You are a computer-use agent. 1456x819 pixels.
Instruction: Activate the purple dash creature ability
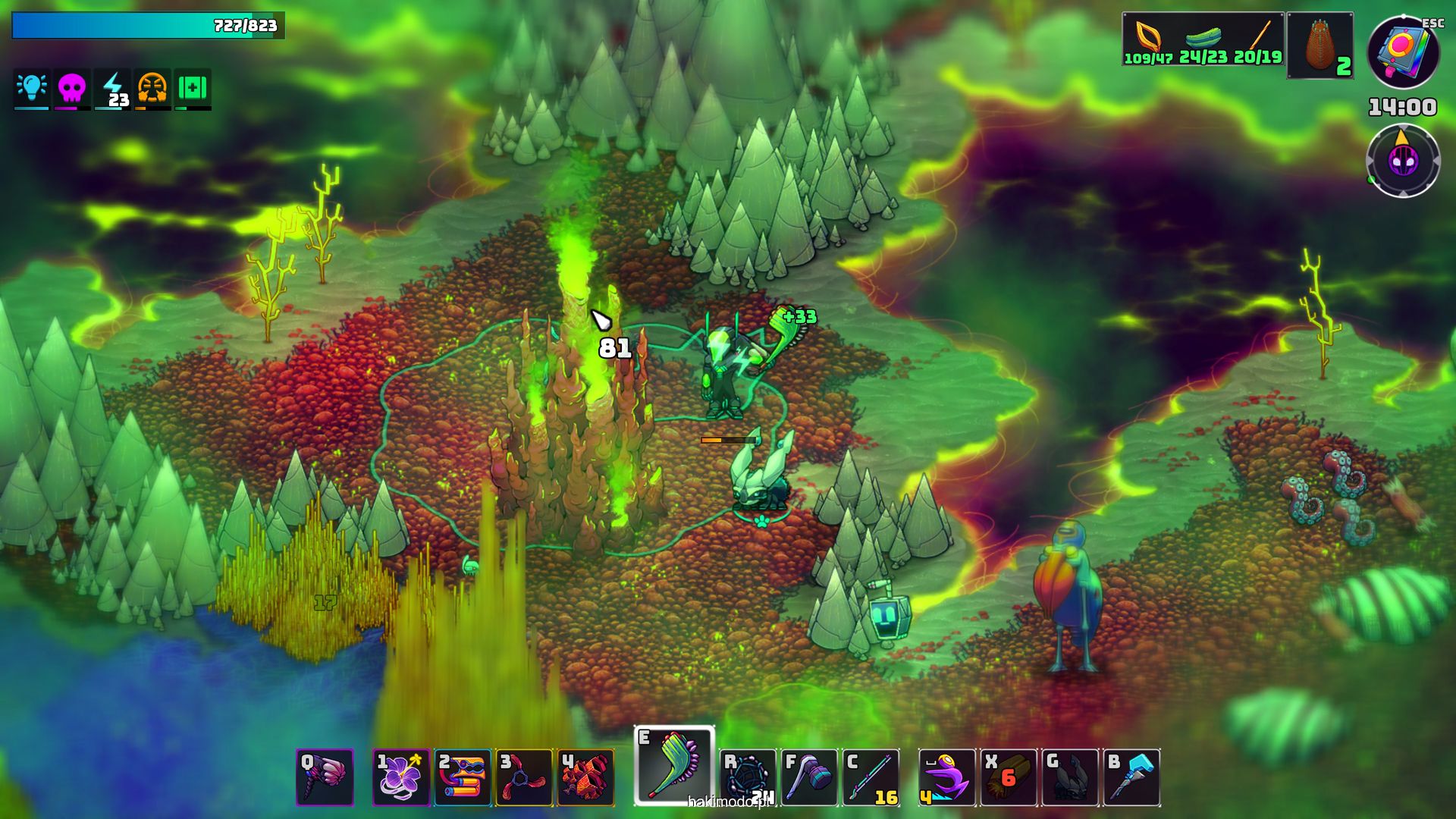[x=947, y=777]
